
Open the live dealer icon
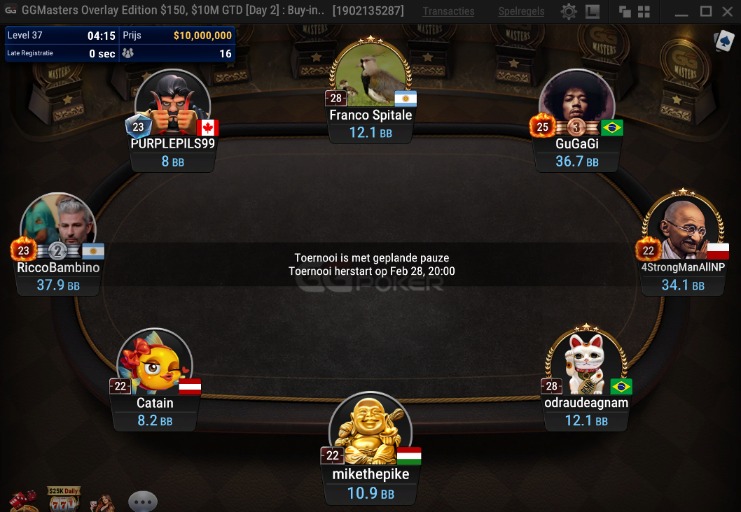[101, 502]
